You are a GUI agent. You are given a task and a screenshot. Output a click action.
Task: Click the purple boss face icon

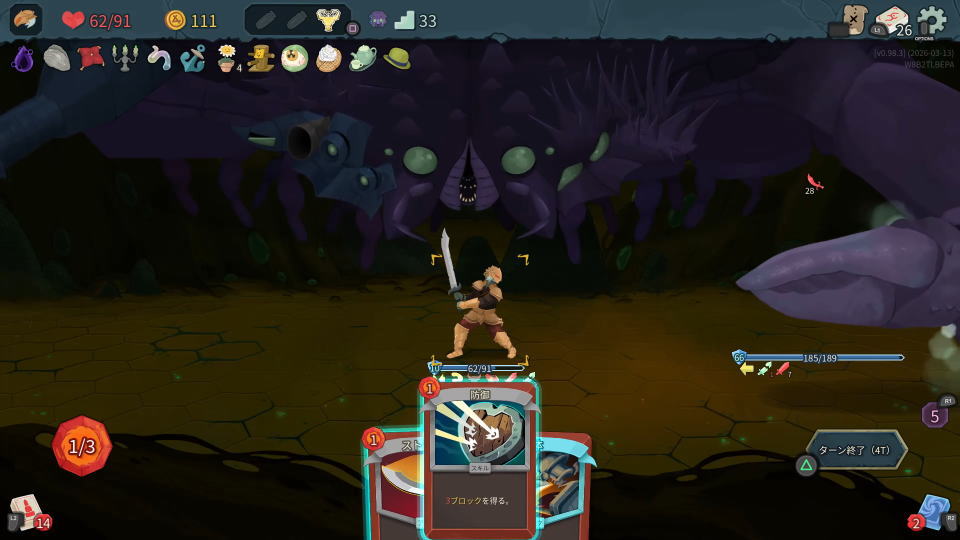(x=378, y=20)
